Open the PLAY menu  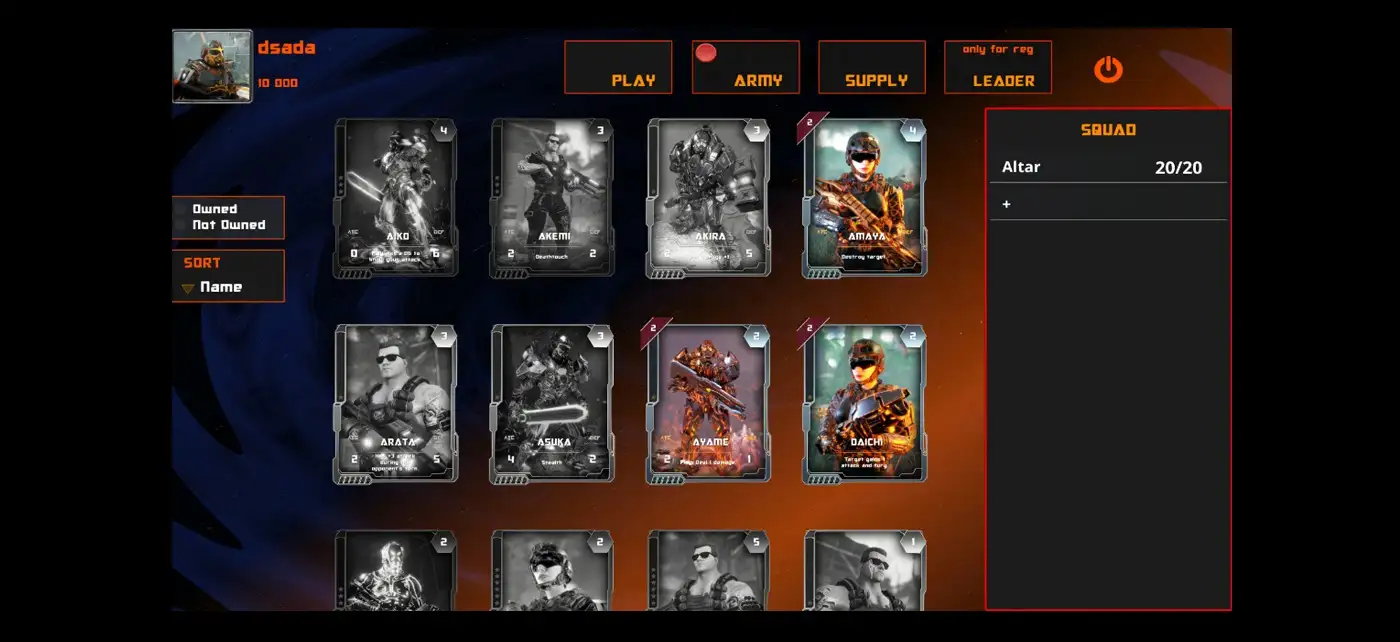tap(617, 67)
